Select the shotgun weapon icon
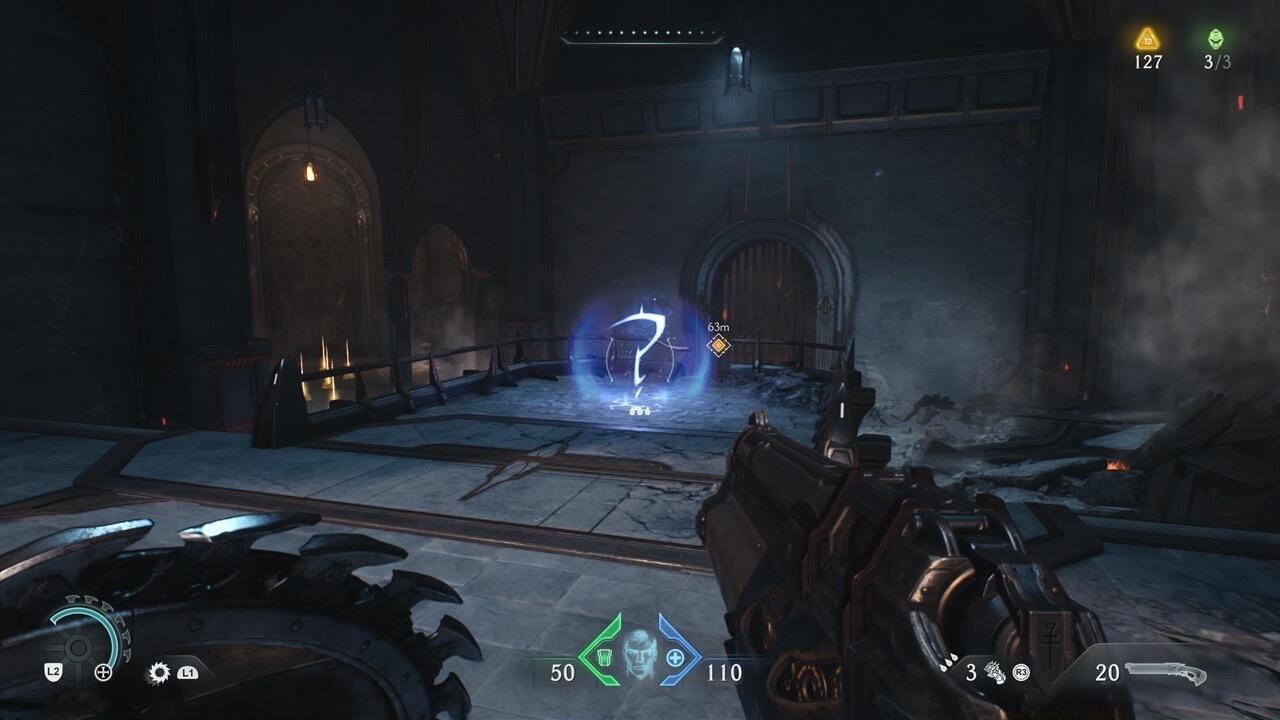Image resolution: width=1280 pixels, height=720 pixels. (1165, 673)
